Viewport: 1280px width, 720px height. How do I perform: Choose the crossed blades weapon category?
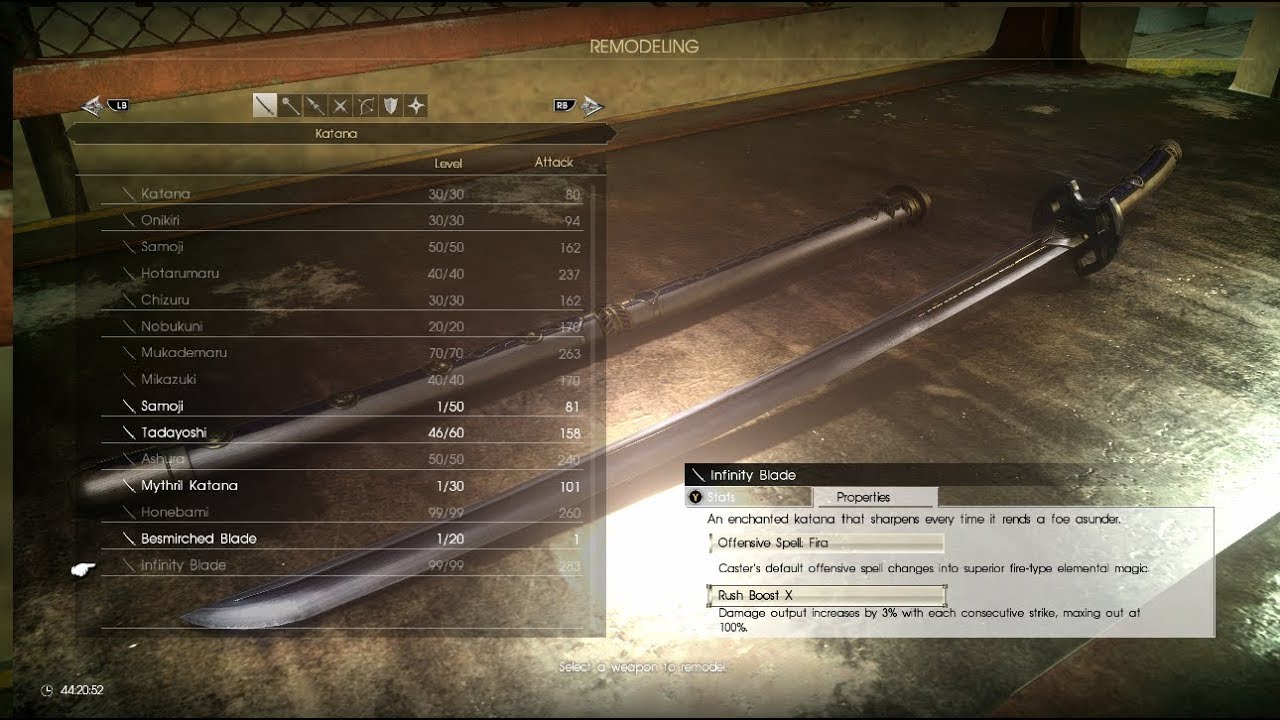click(x=340, y=105)
